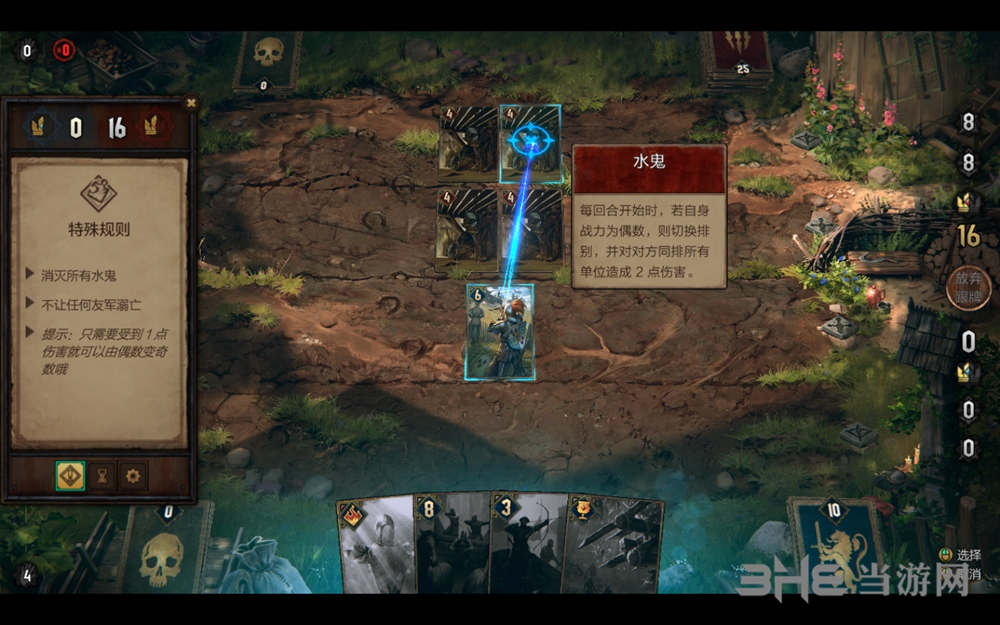
Task: Open the gear settings tab
Action: pos(133,477)
